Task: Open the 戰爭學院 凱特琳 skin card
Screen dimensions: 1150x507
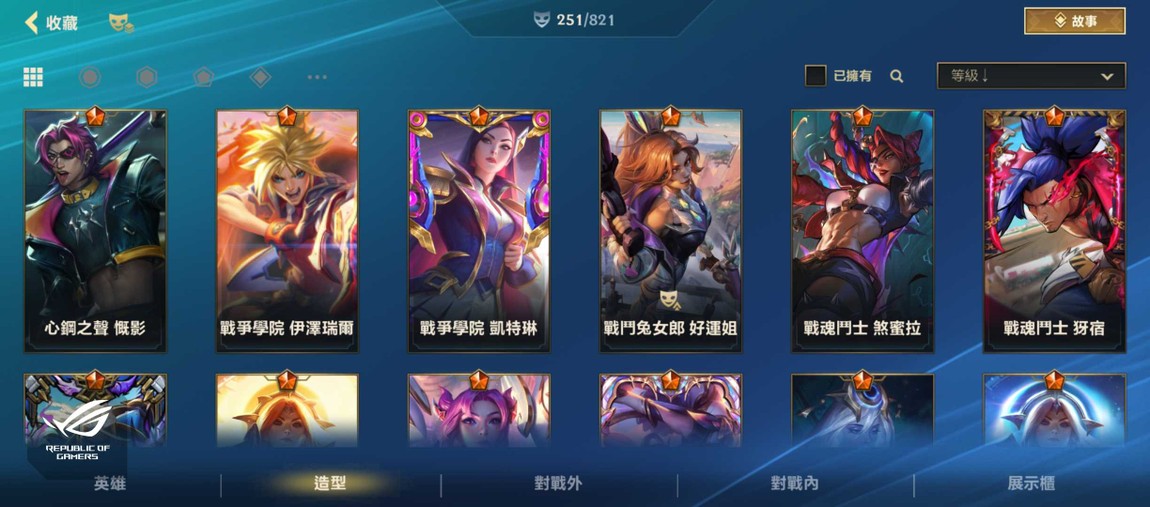Action: [x=479, y=230]
